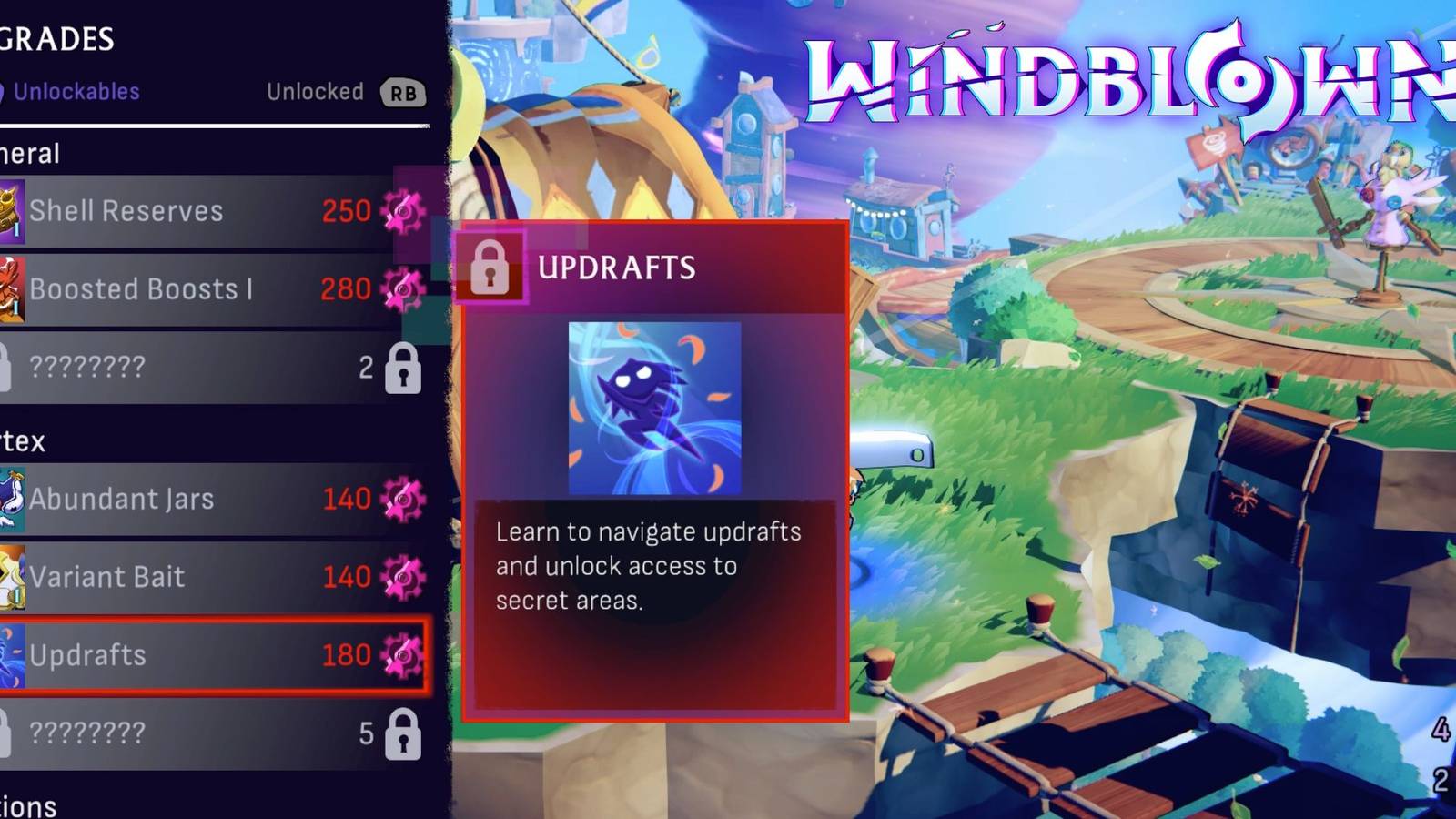Viewport: 1456px width, 819px height.
Task: Click the Boosted Boosts I upgrade icon
Action: (x=11, y=288)
